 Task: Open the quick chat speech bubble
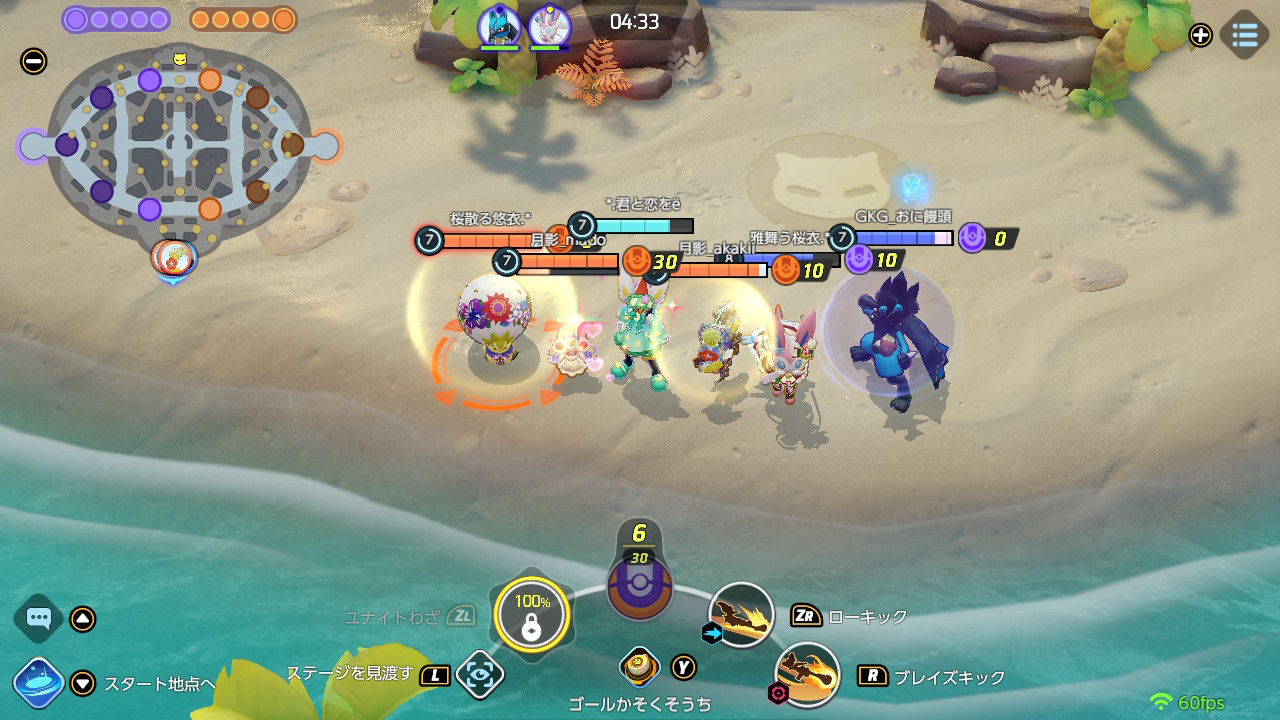coord(39,618)
